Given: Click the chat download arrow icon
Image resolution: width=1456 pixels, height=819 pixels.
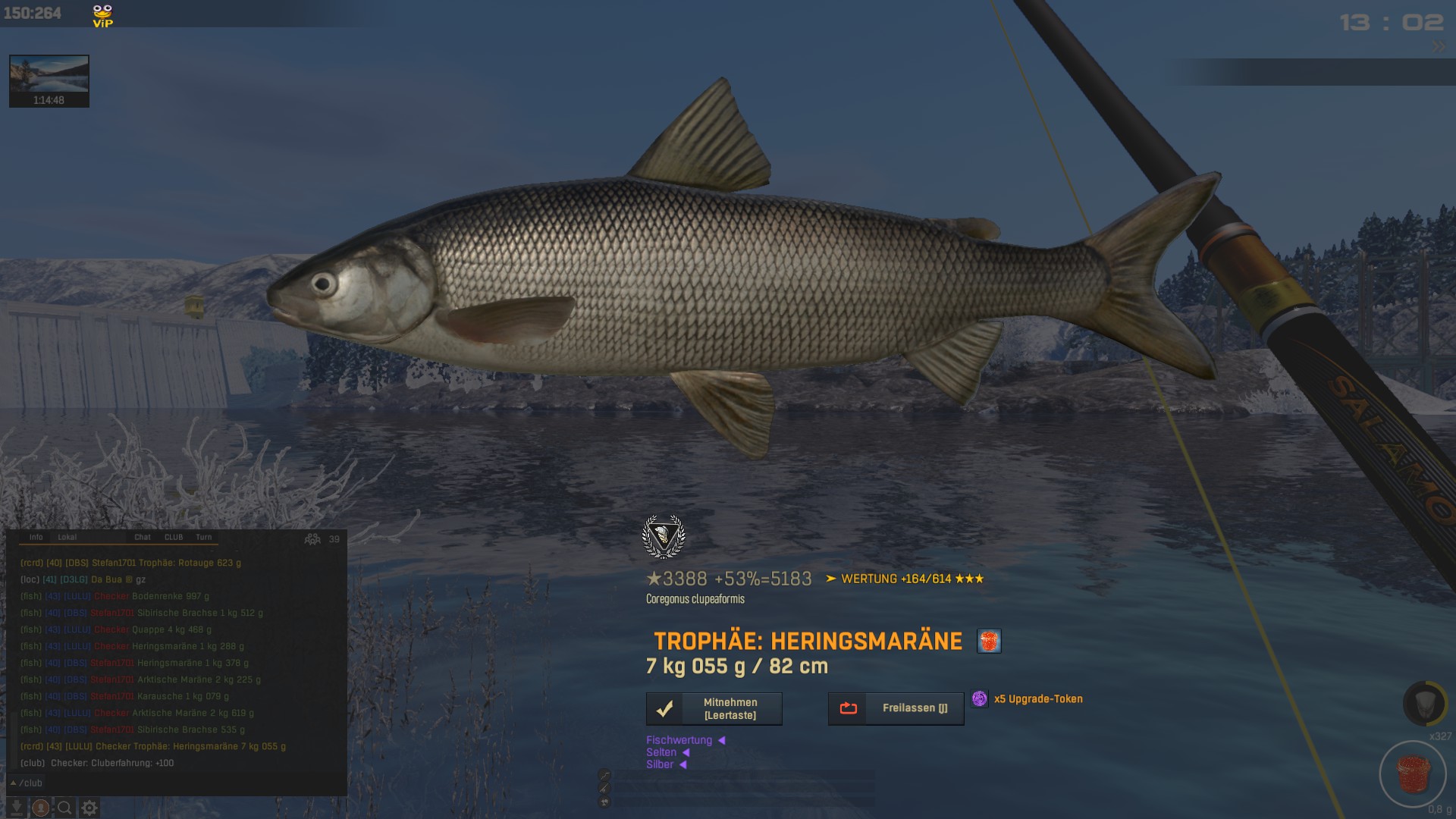Looking at the screenshot, I should pyautogui.click(x=16, y=808).
